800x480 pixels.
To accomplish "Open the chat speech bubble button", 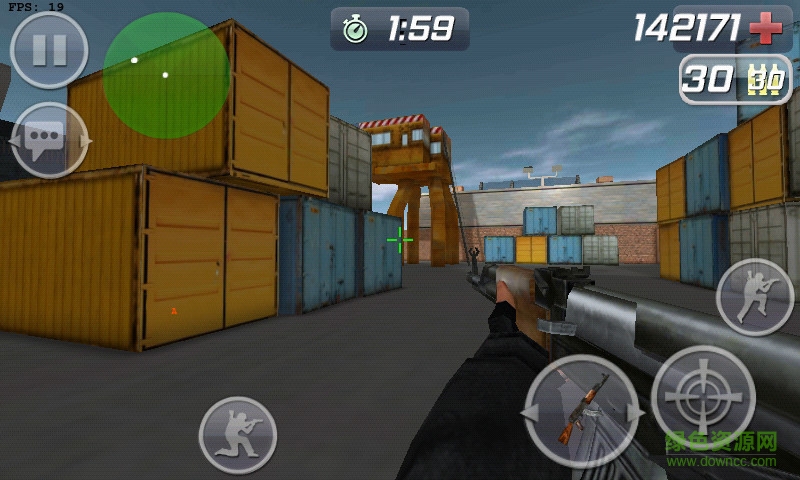I will tap(49, 140).
